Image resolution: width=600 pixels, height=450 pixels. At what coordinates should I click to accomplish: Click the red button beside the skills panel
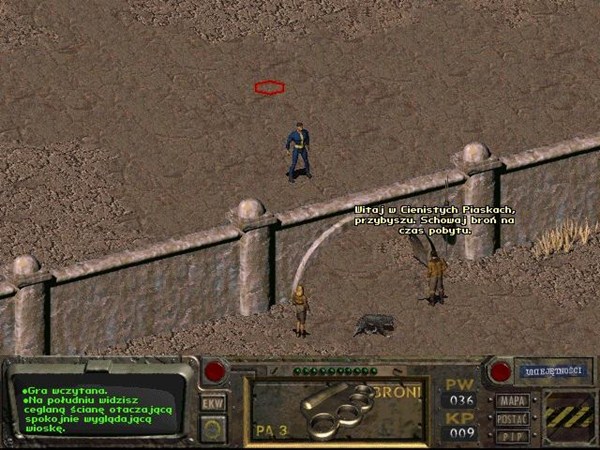click(500, 372)
